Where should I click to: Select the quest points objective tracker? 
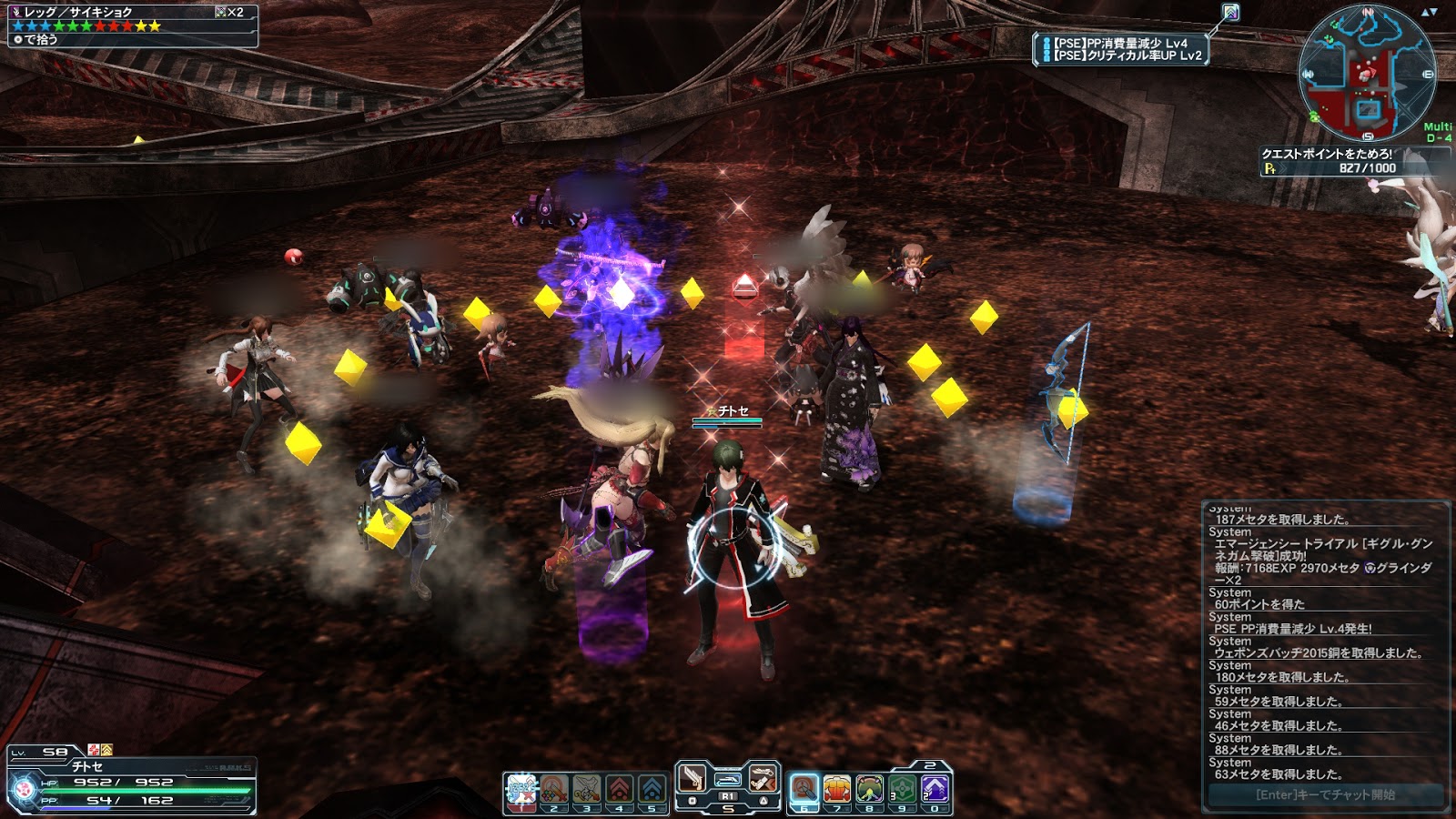click(1329, 161)
